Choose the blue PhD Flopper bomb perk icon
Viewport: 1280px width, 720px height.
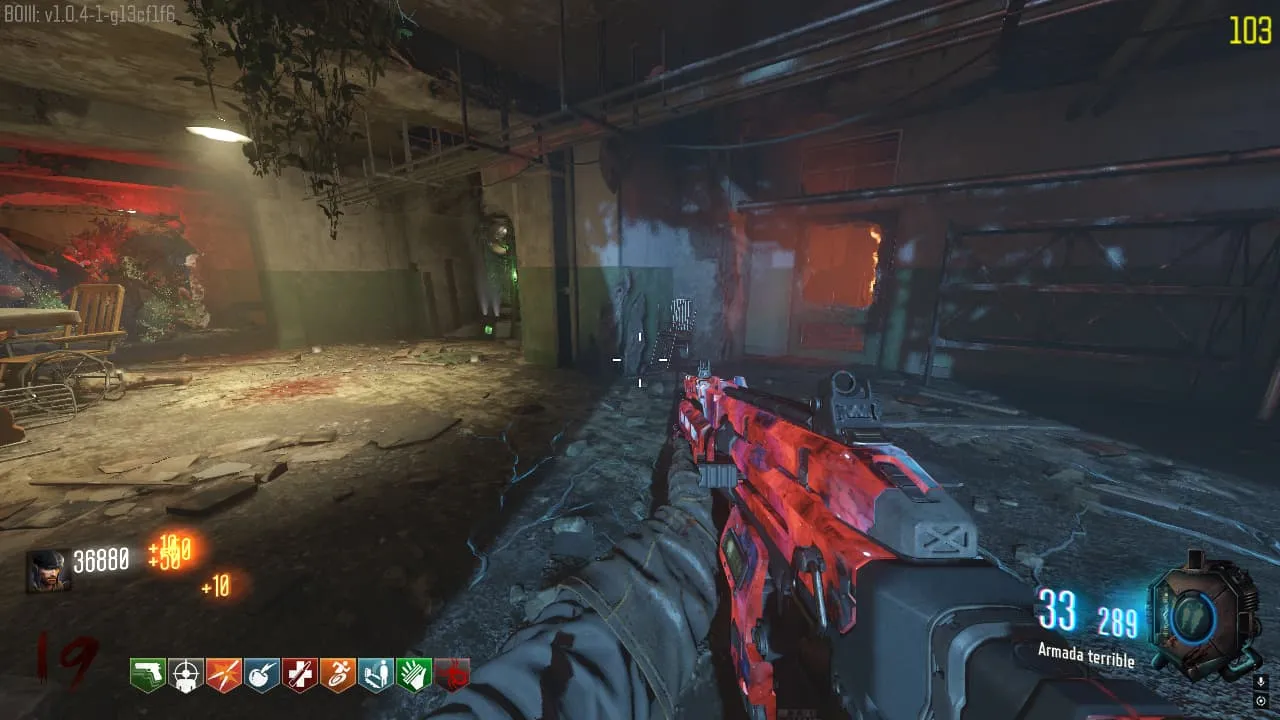(x=261, y=675)
